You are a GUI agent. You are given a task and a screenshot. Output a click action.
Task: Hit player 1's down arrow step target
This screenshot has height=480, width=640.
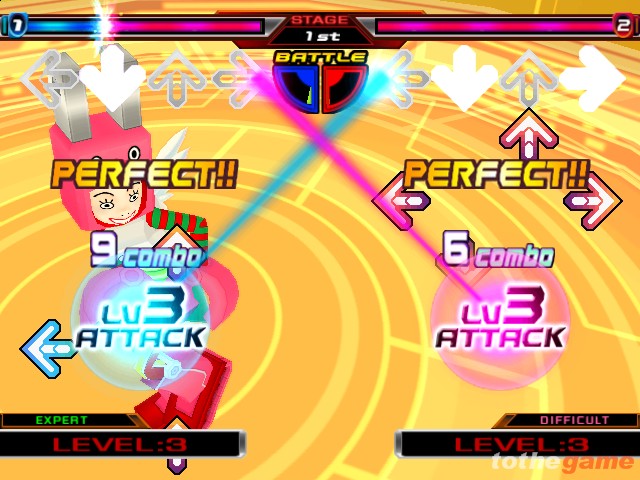pyautogui.click(x=113, y=76)
